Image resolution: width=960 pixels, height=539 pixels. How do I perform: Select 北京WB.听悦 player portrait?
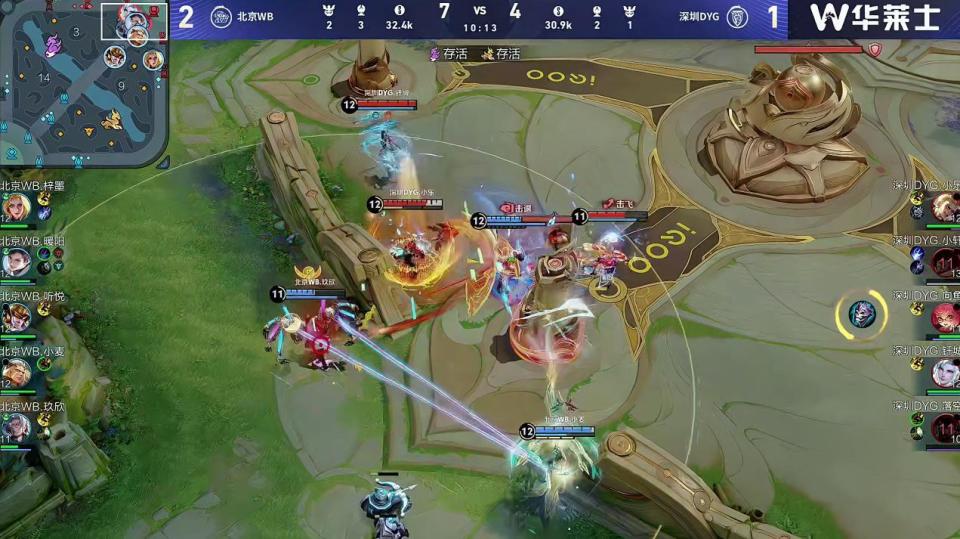coord(14,317)
